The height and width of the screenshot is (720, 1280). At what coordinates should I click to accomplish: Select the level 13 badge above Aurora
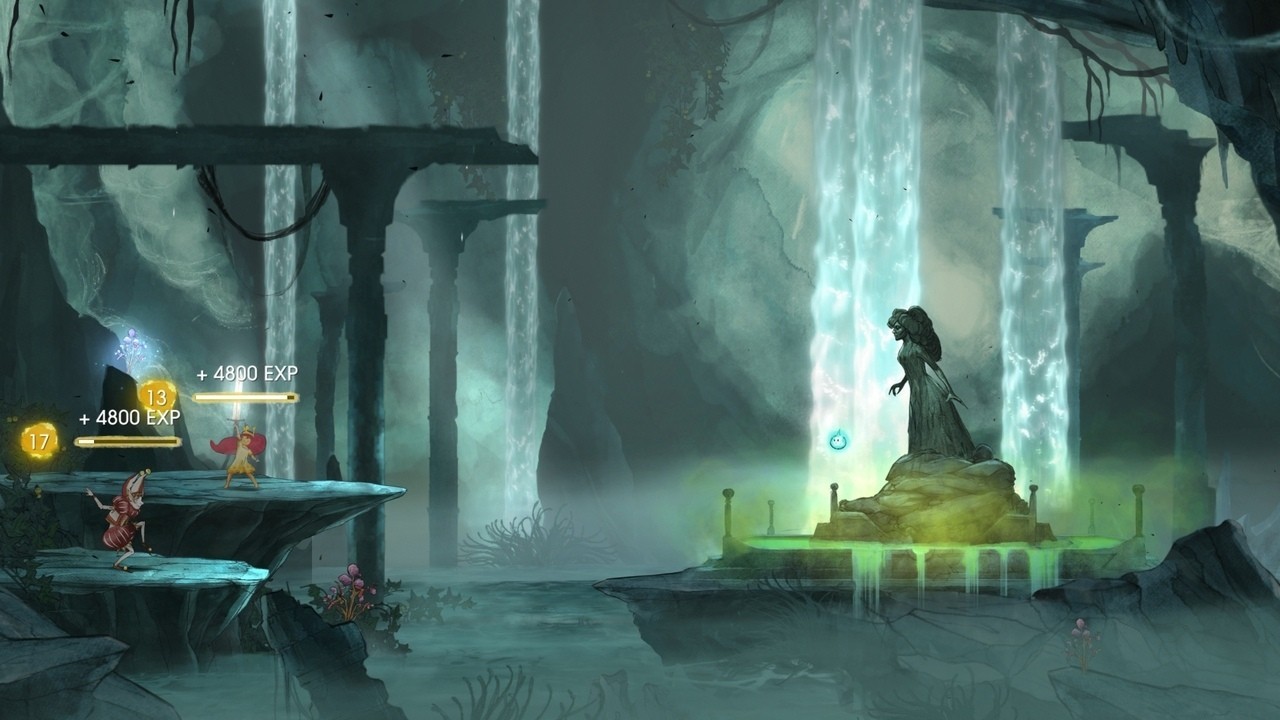click(158, 399)
